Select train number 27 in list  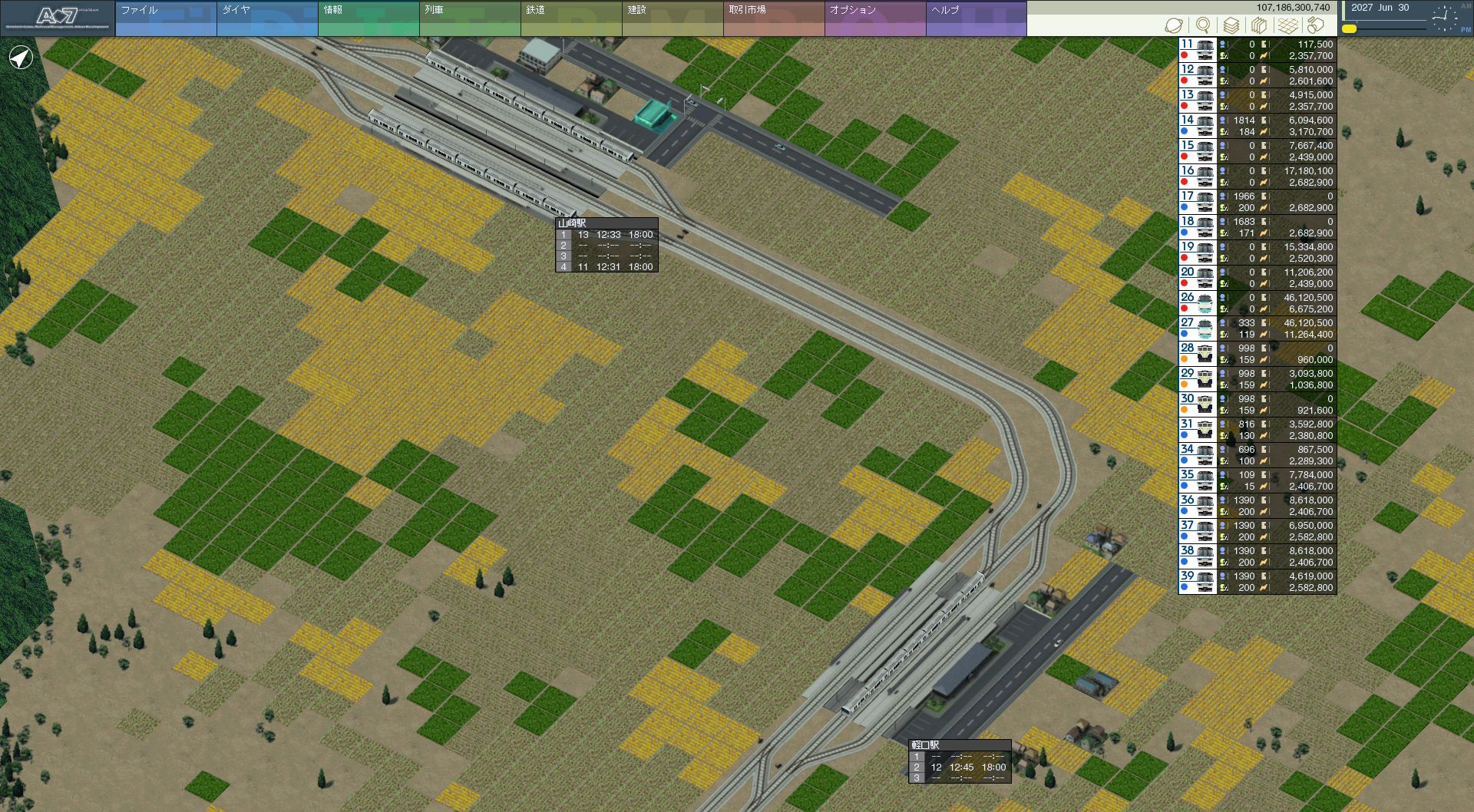coord(1257,328)
